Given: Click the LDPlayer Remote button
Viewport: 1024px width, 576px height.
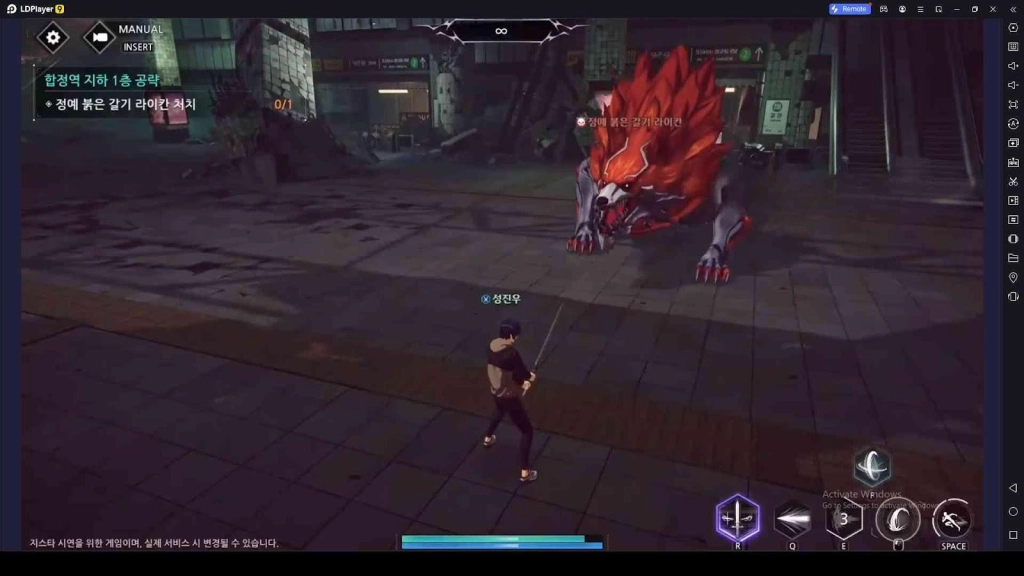Looking at the screenshot, I should coord(849,9).
